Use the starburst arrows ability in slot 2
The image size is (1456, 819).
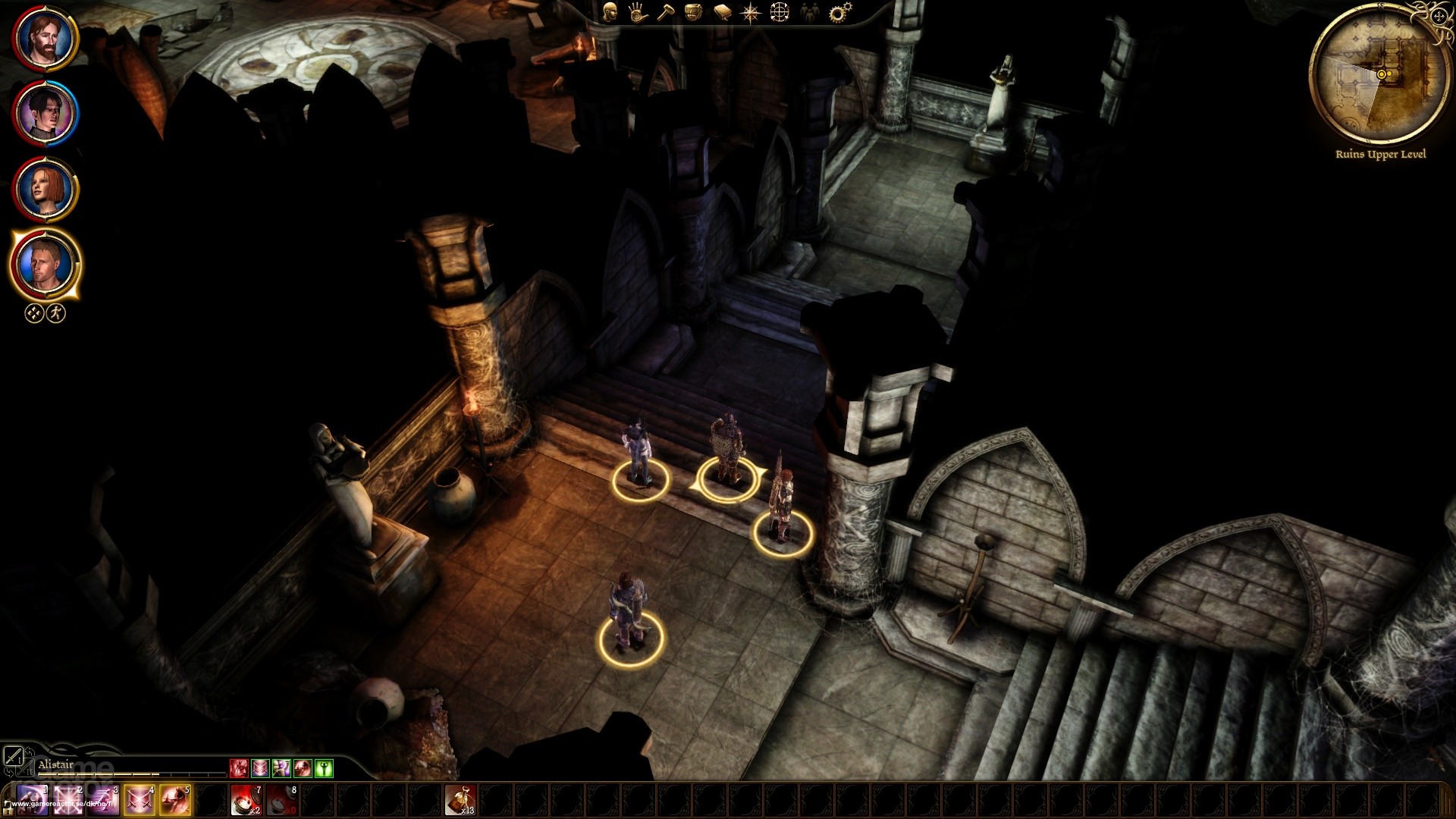(67, 800)
